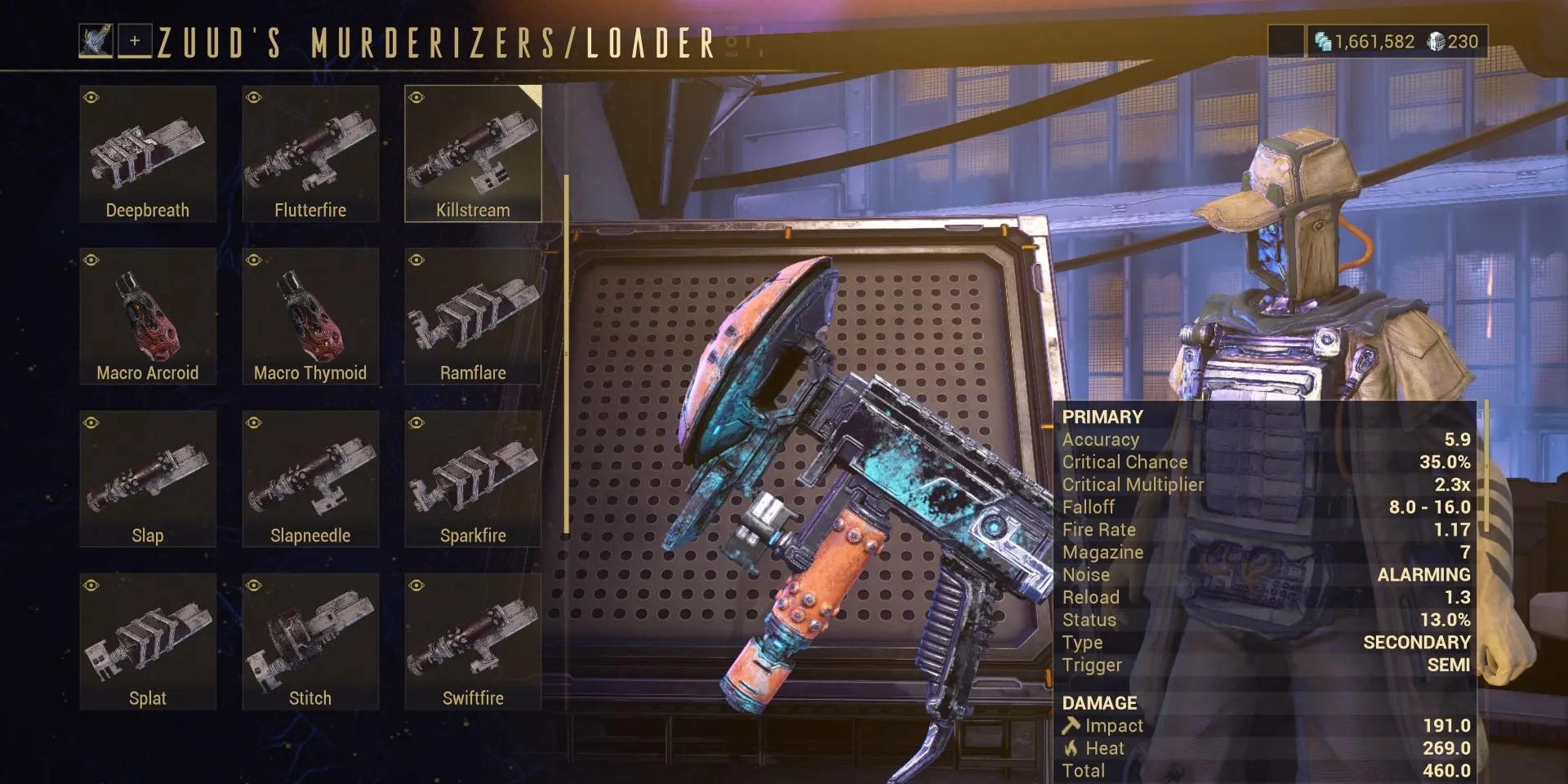Toggle the preview eye on the Deepbreath part
This screenshot has width=1568, height=784.
click(x=90, y=96)
